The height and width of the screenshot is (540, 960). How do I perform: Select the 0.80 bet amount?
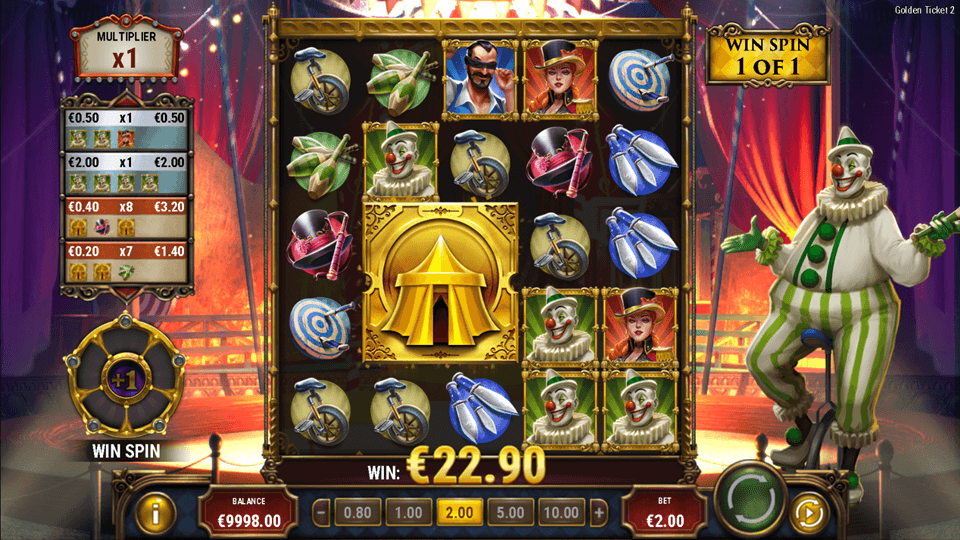[357, 513]
